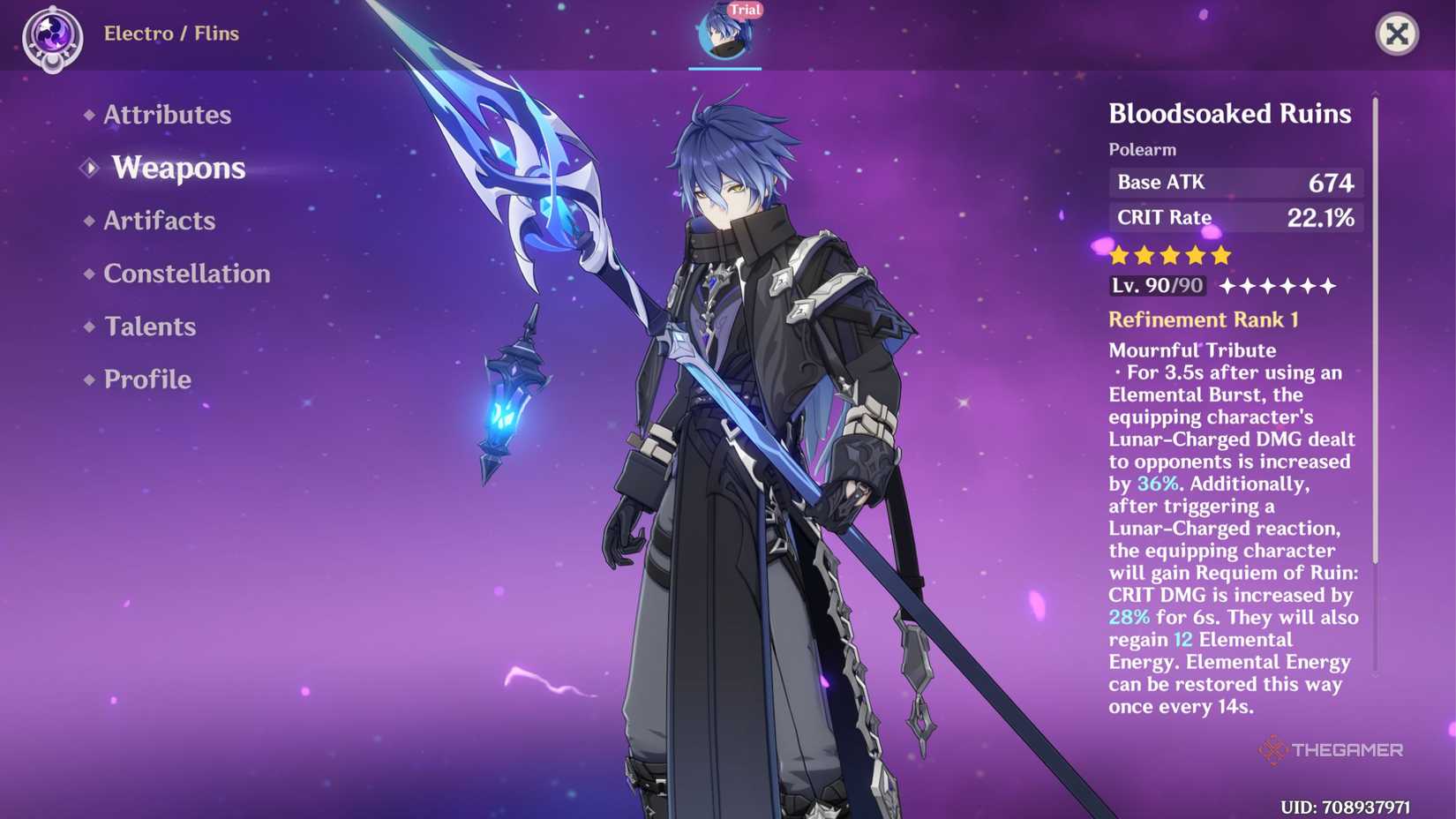This screenshot has height=819, width=1456.
Task: View the Talents section
Action: click(148, 327)
